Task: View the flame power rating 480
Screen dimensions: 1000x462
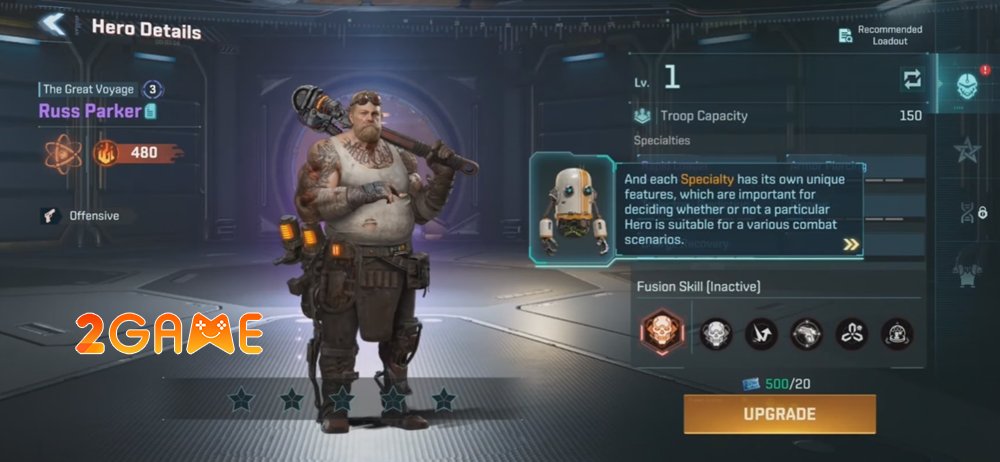Action: [137, 153]
